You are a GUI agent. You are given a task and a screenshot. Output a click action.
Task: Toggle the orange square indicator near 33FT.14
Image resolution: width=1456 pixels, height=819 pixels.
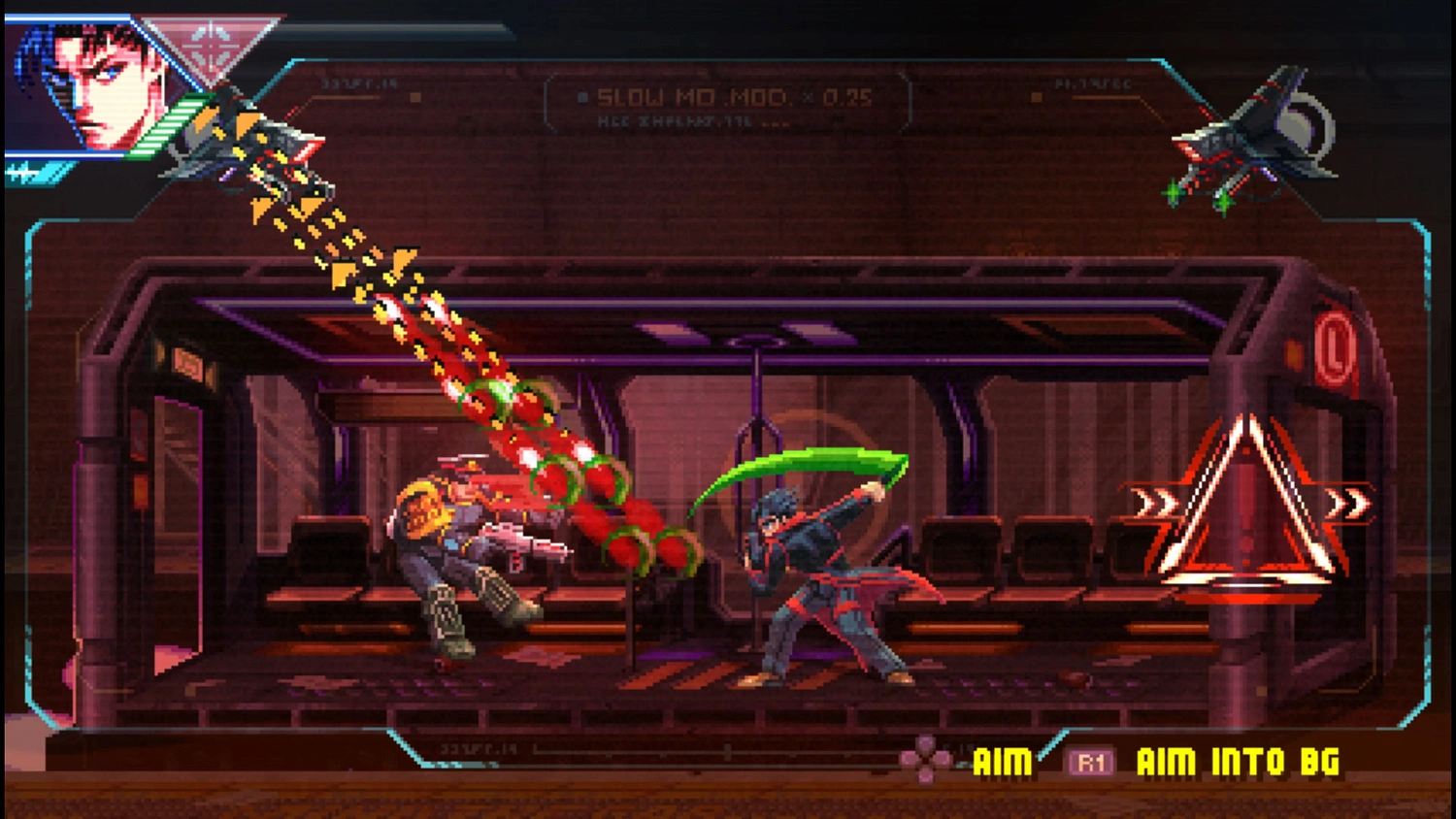pyautogui.click(x=417, y=95)
